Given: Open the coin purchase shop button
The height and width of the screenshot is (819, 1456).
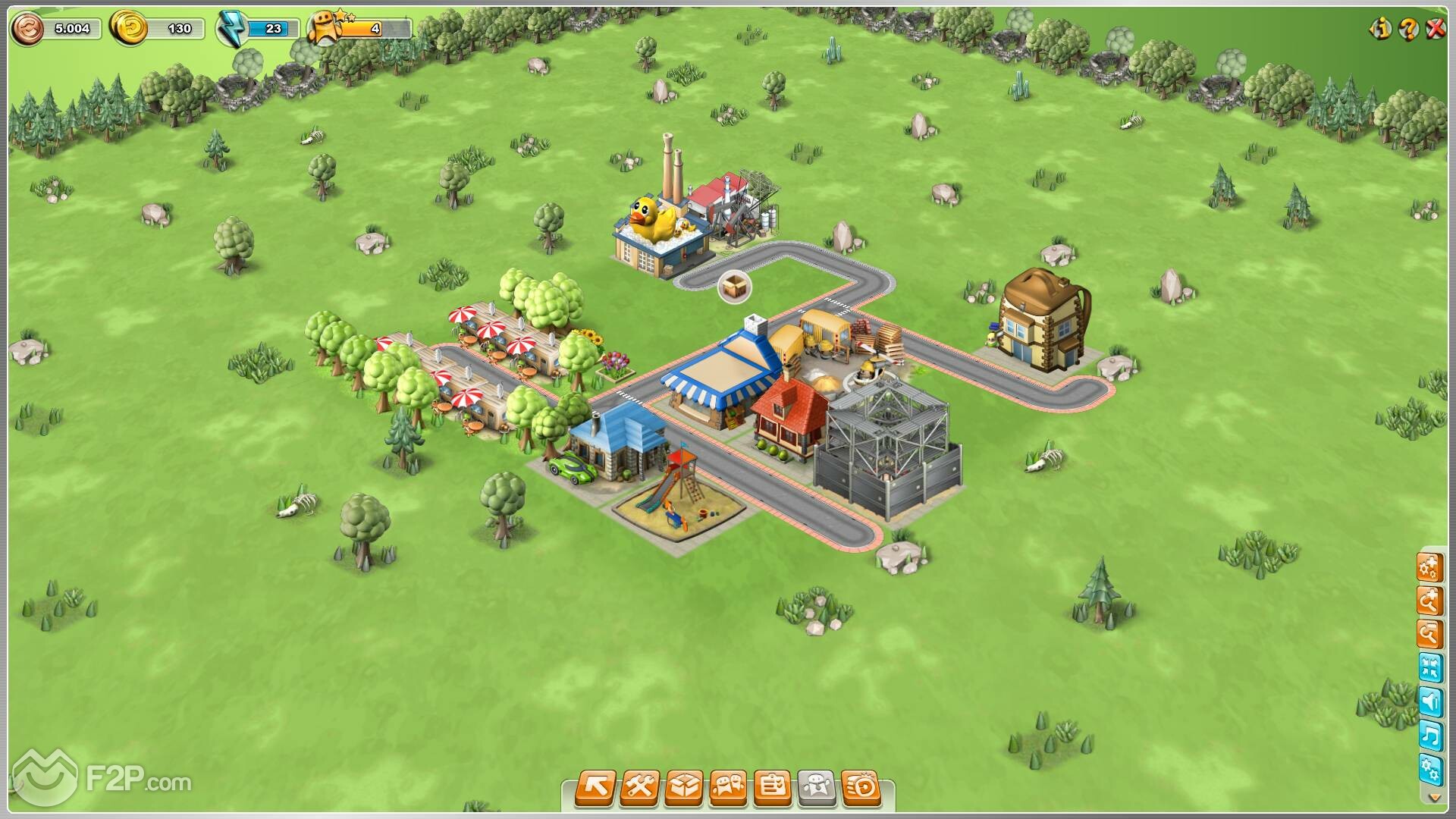Looking at the screenshot, I should [x=861, y=787].
